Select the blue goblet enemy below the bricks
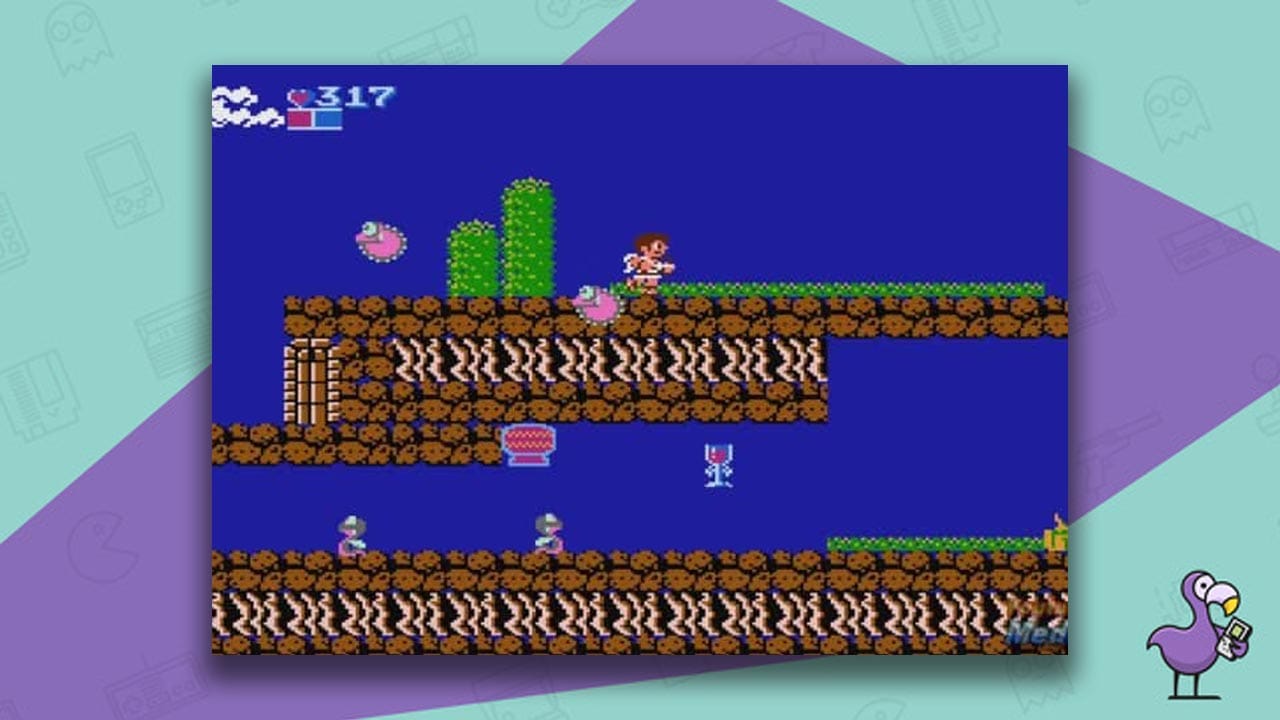 tap(718, 465)
